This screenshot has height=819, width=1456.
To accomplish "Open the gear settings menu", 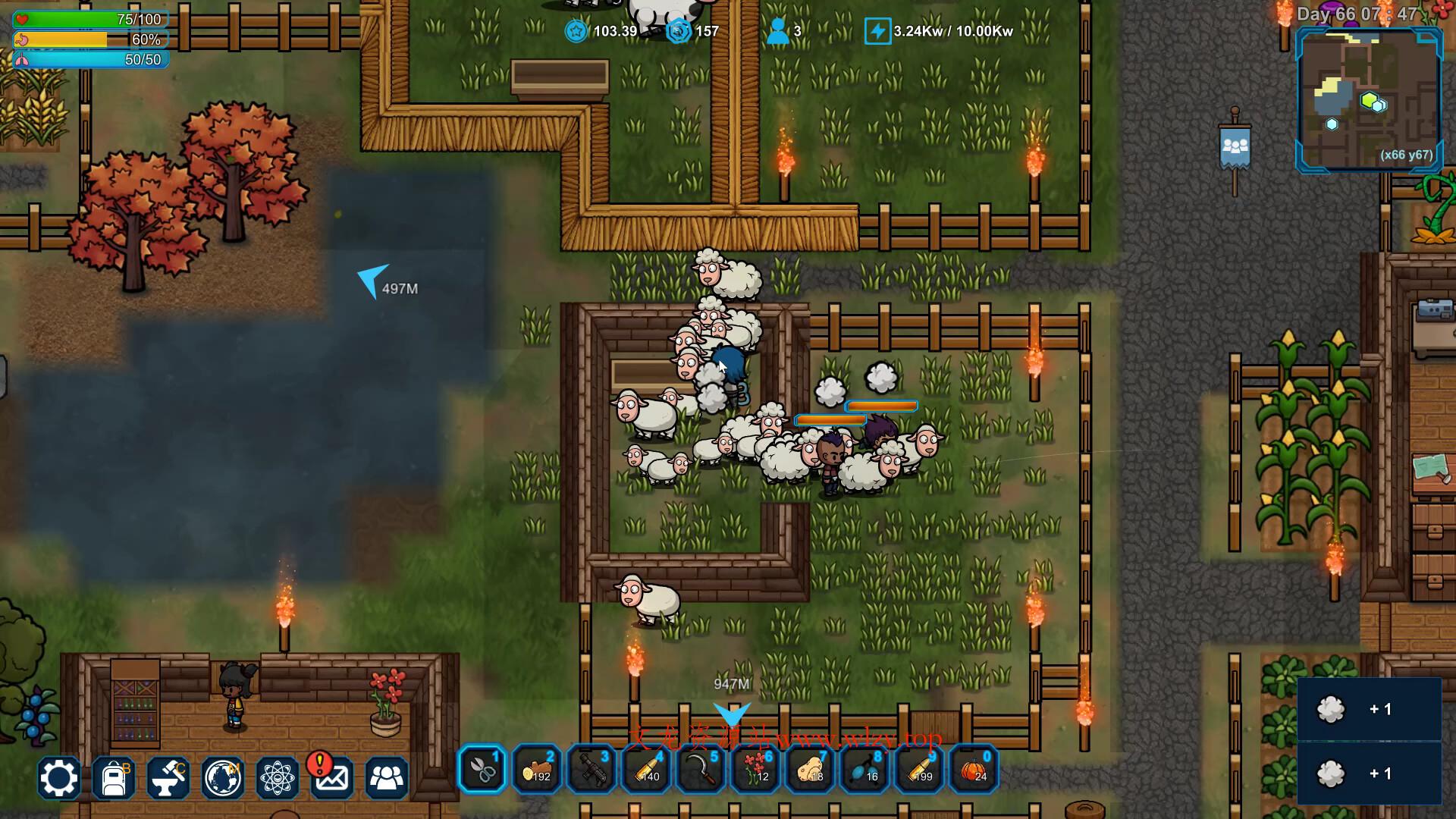I will [x=58, y=778].
